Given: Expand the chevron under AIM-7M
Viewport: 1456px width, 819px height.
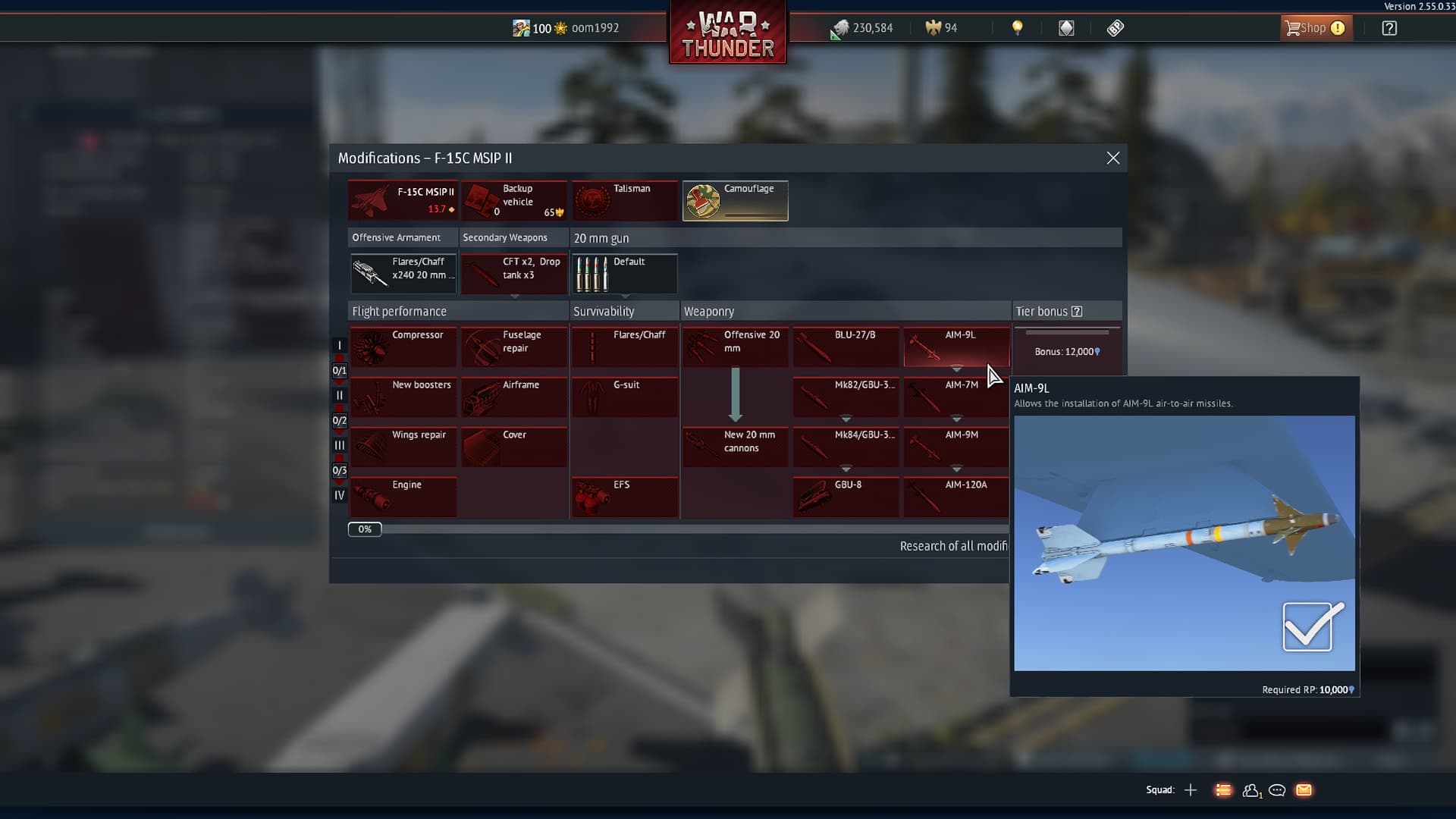Looking at the screenshot, I should [955, 418].
